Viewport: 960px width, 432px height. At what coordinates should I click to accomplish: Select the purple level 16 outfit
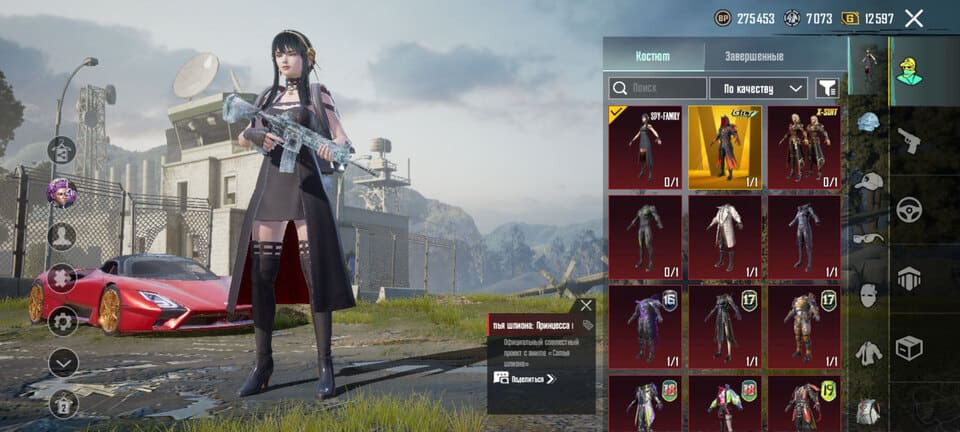tap(645, 326)
